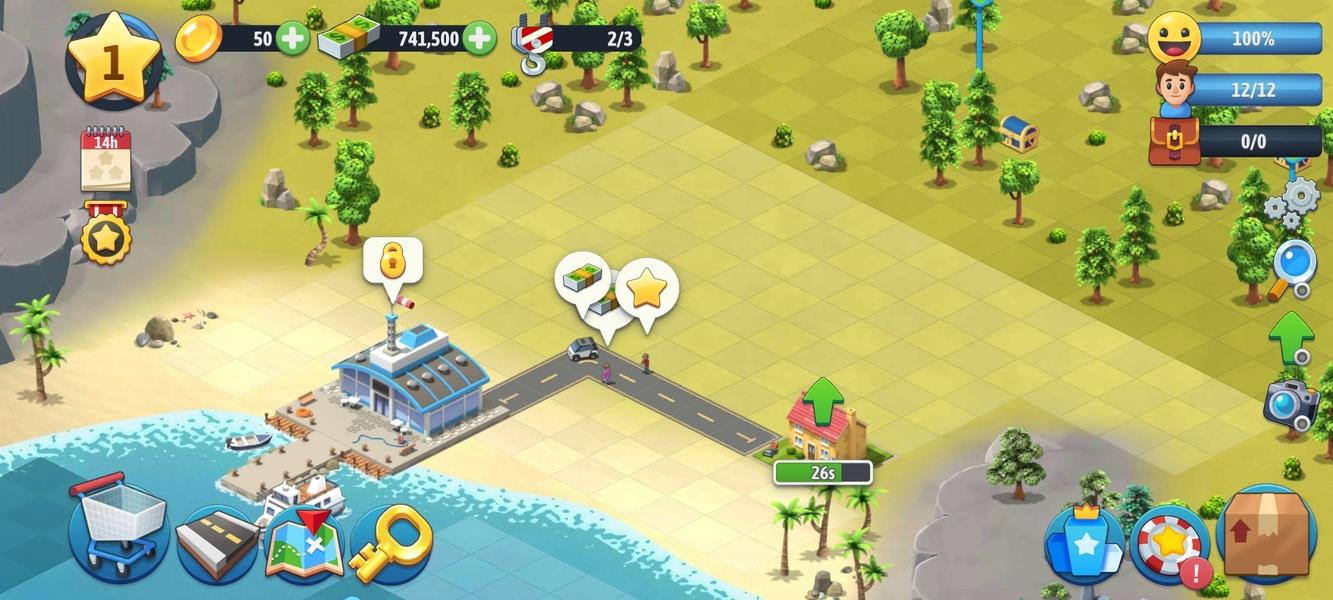Open the shopping cart store
This screenshot has width=1333, height=600.
point(119,528)
